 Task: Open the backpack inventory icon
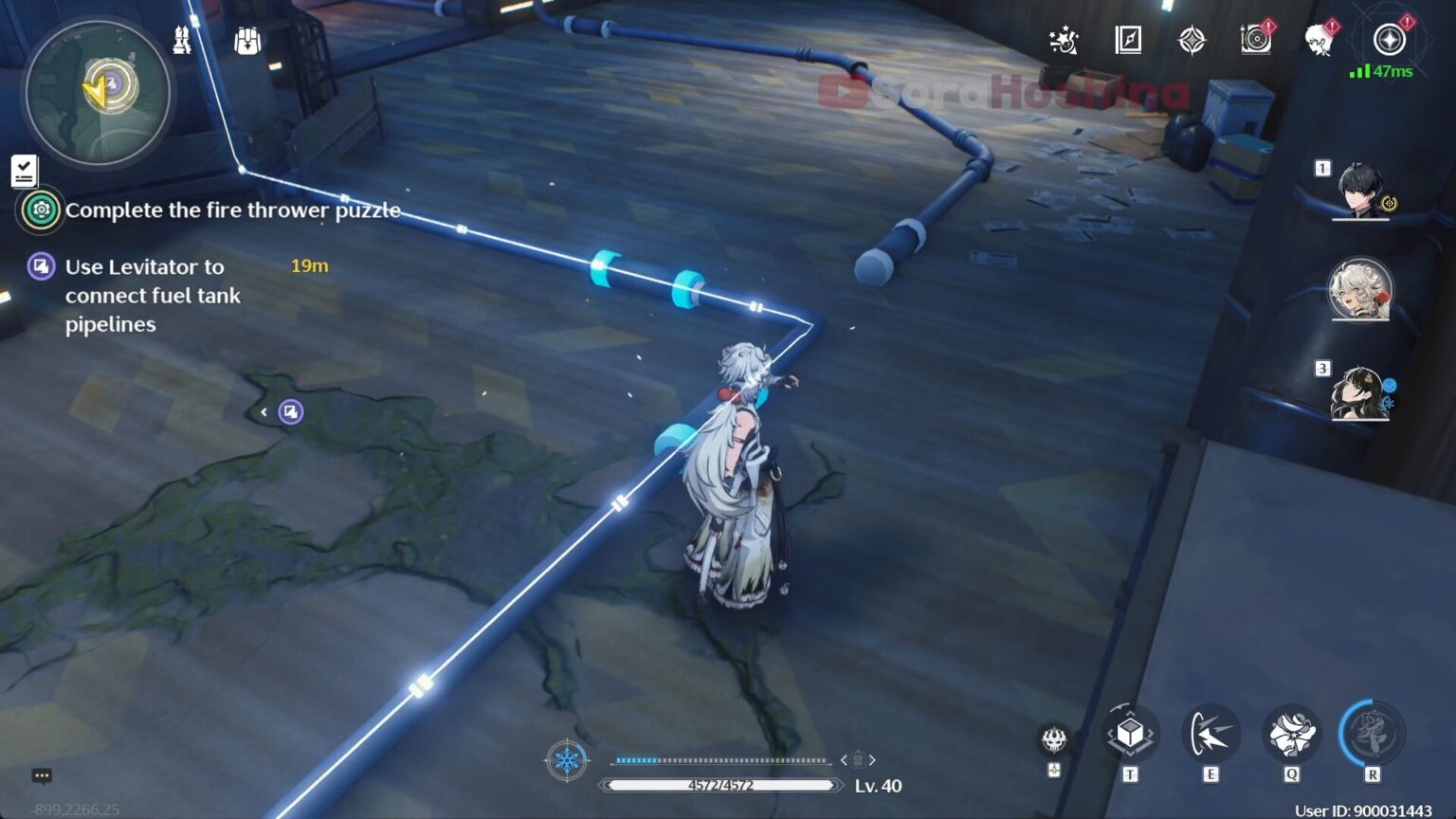[x=246, y=38]
